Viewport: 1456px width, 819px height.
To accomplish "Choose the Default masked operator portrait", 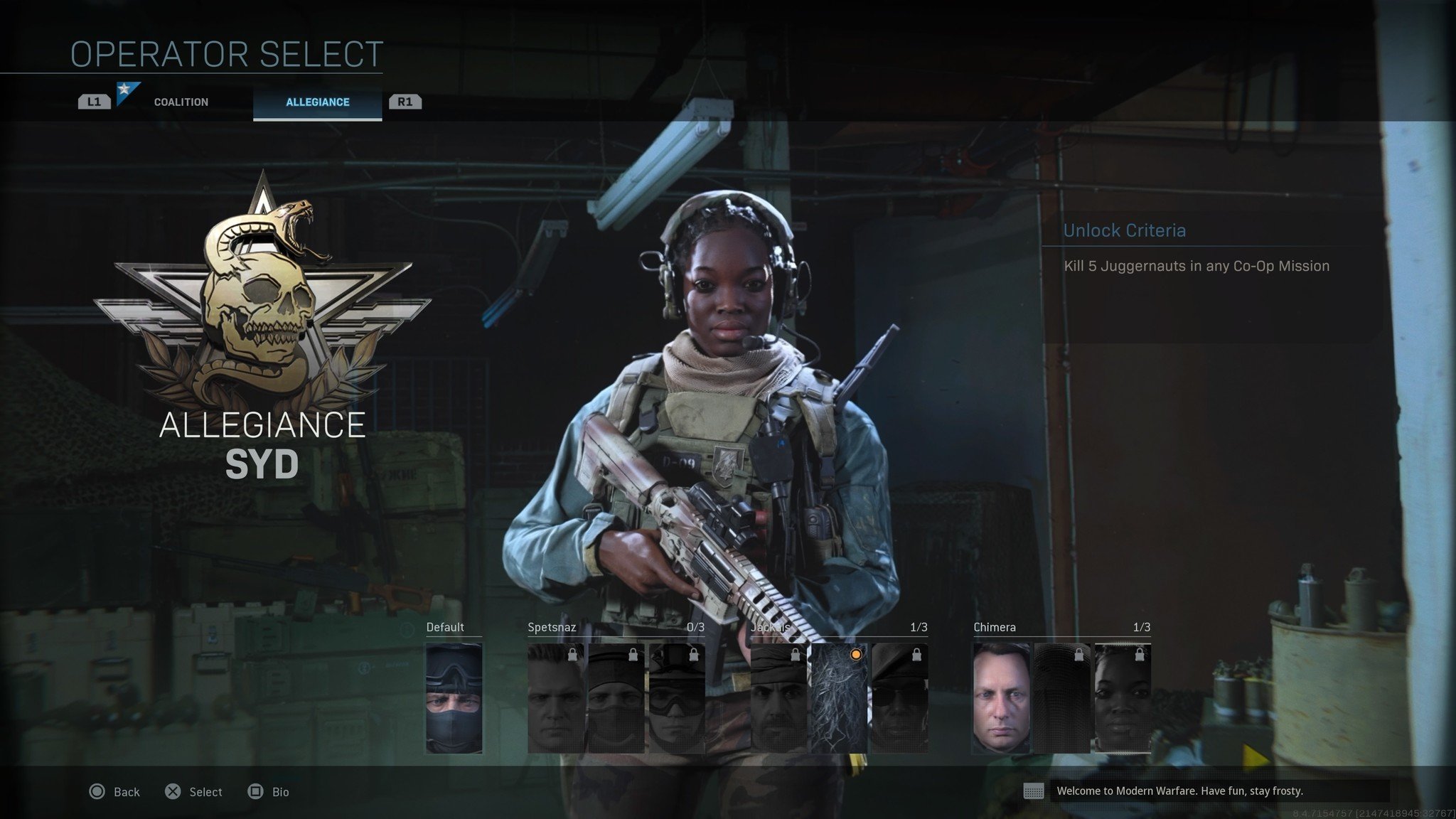I will 454,698.
